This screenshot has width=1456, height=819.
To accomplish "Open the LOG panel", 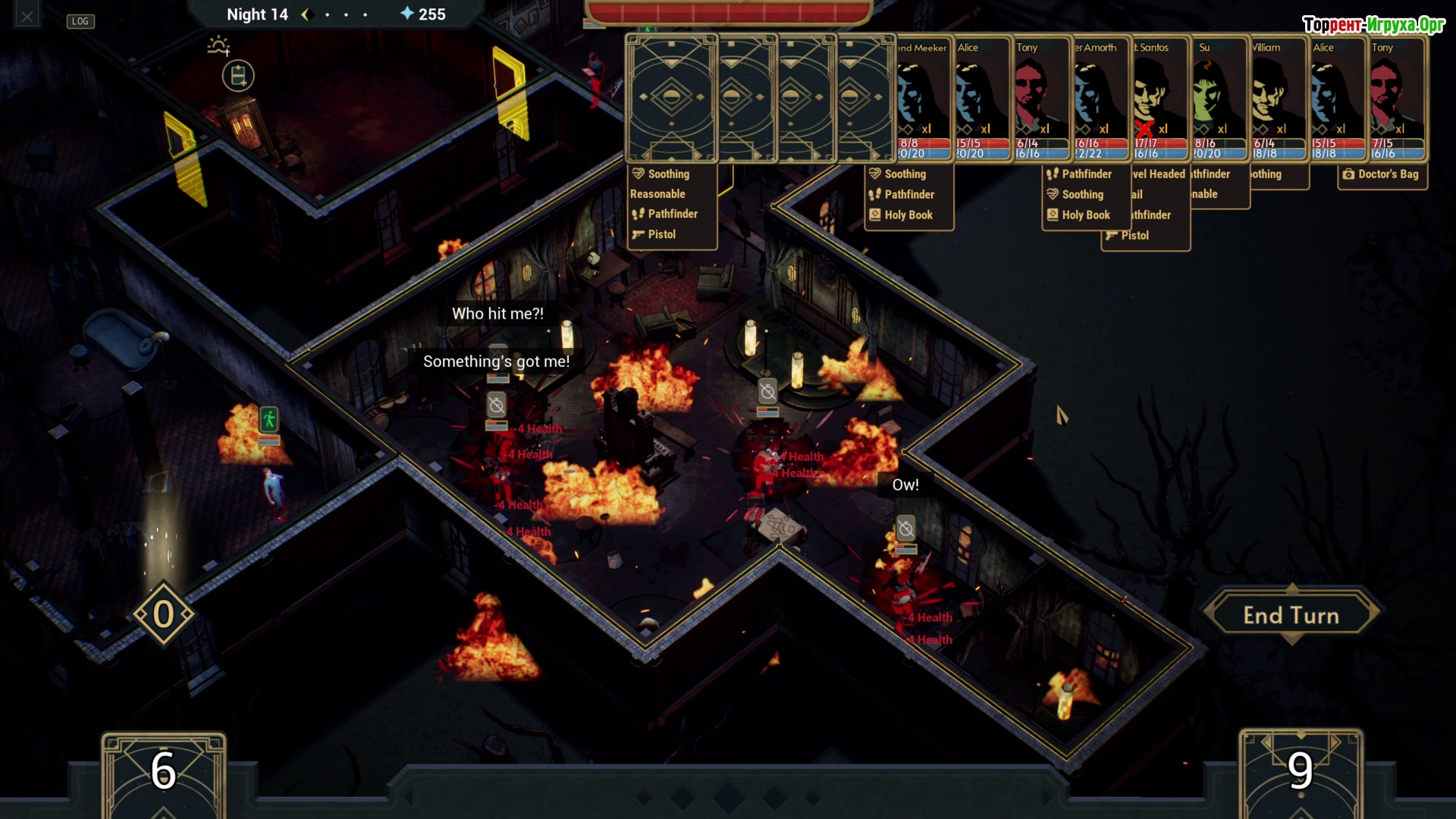I will [80, 21].
